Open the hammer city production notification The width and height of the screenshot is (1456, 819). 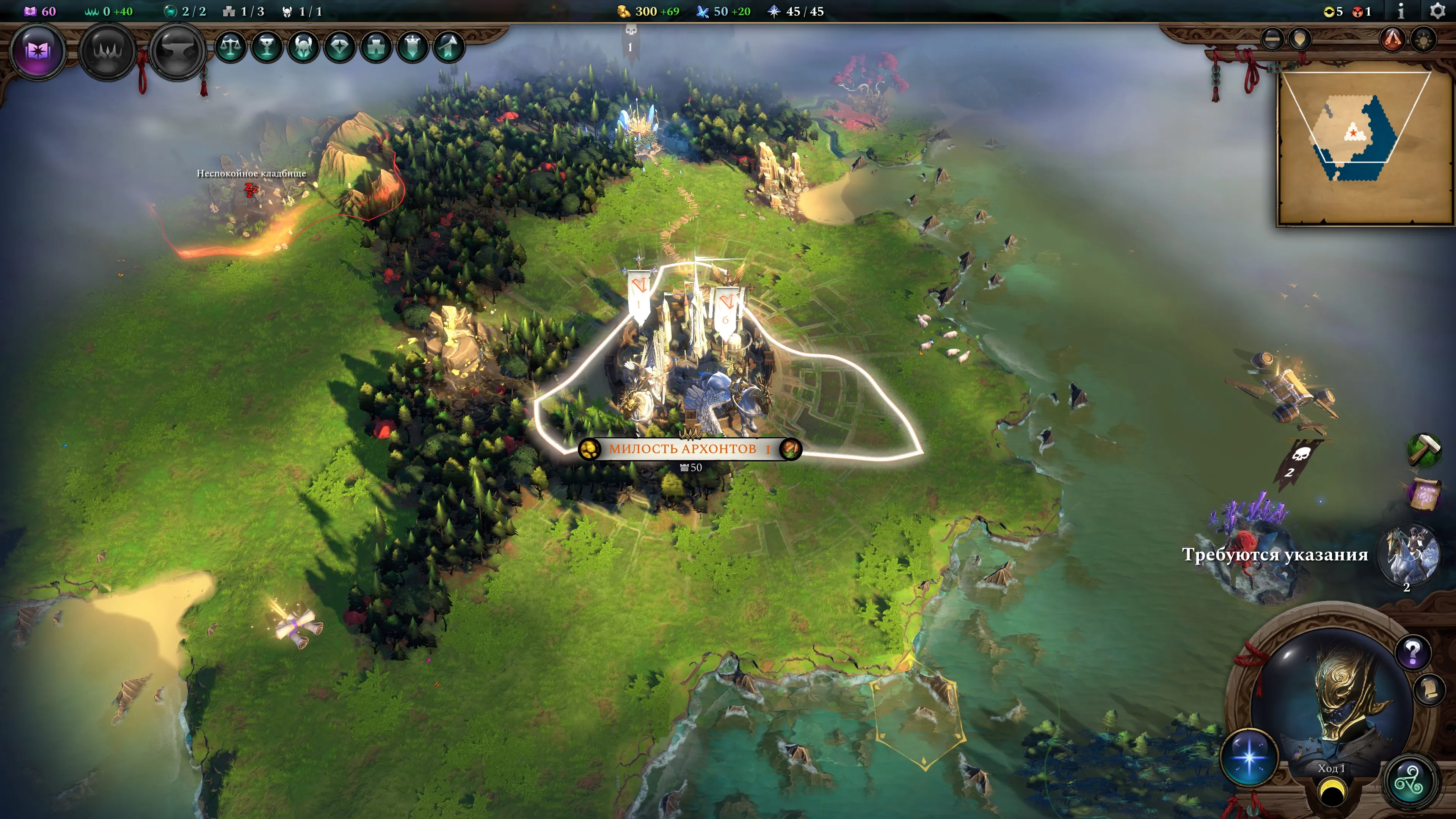pyautogui.click(x=1424, y=449)
